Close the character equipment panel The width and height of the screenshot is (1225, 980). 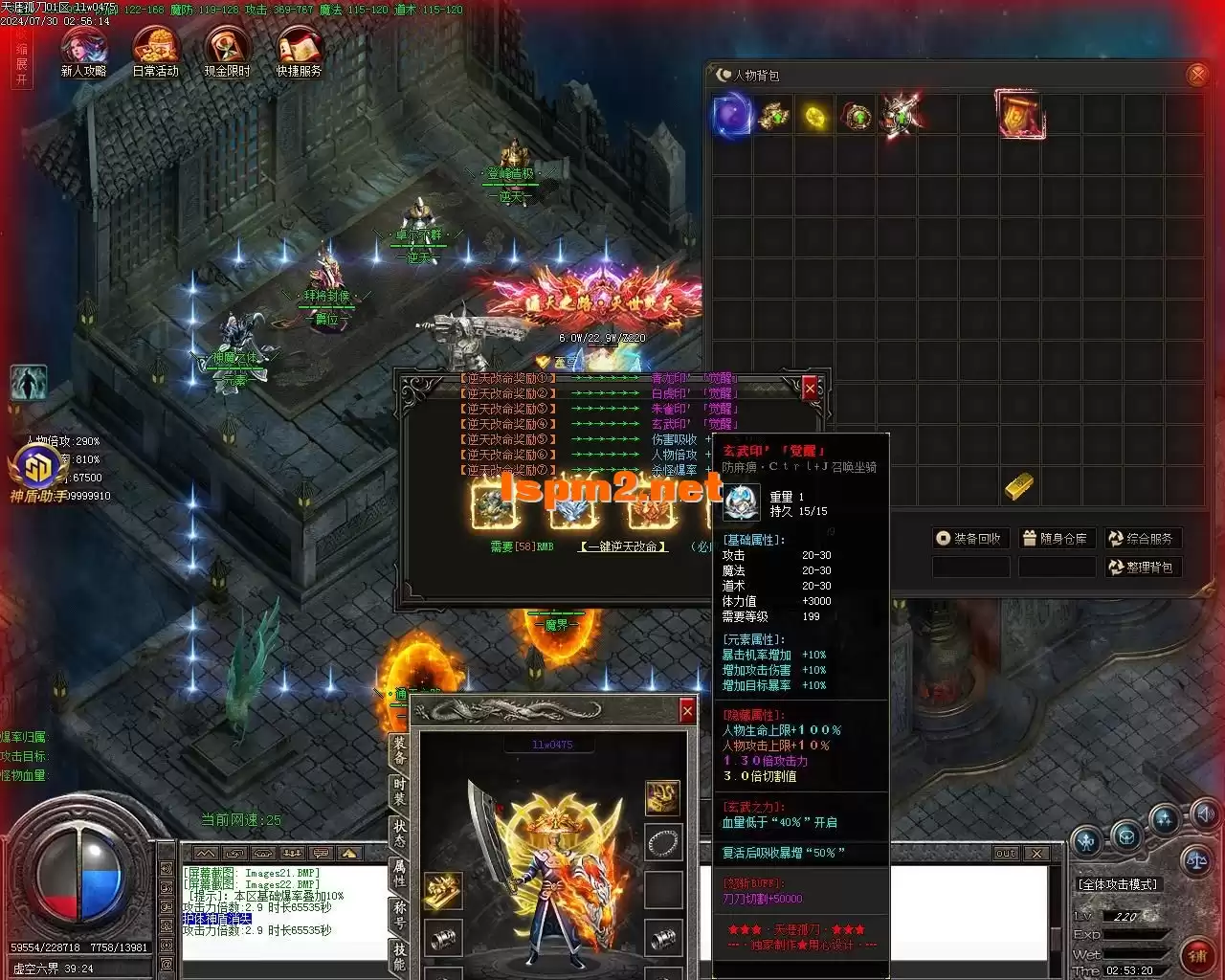click(x=686, y=710)
